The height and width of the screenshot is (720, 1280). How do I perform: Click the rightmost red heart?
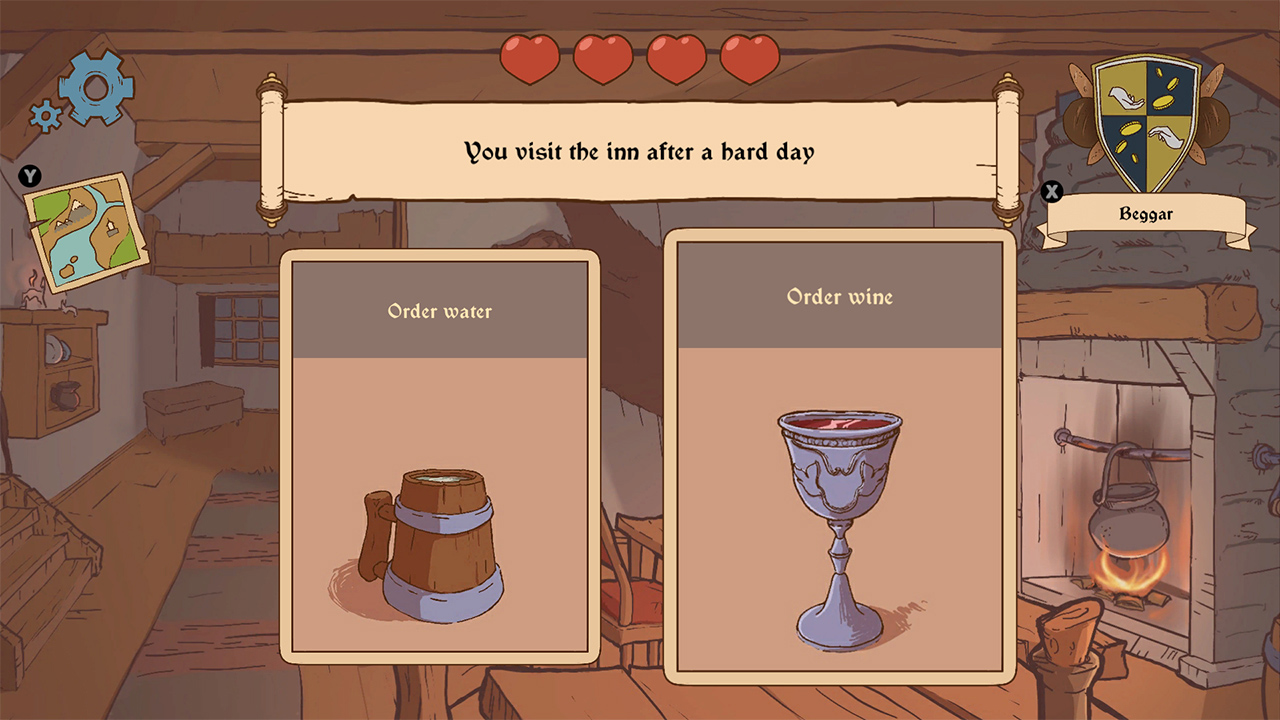tap(748, 59)
